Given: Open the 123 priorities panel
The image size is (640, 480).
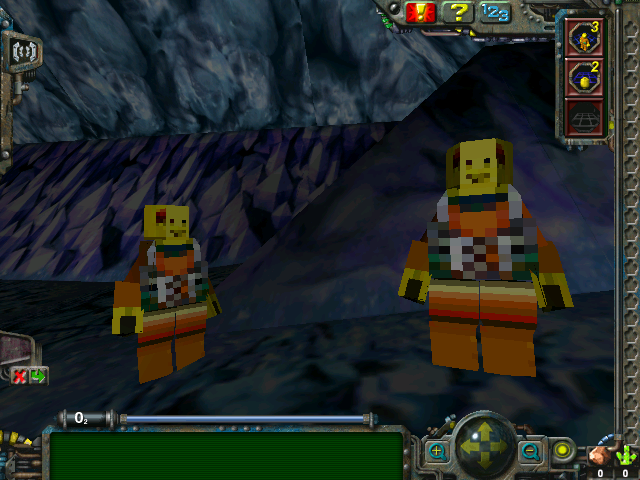Looking at the screenshot, I should 493,13.
